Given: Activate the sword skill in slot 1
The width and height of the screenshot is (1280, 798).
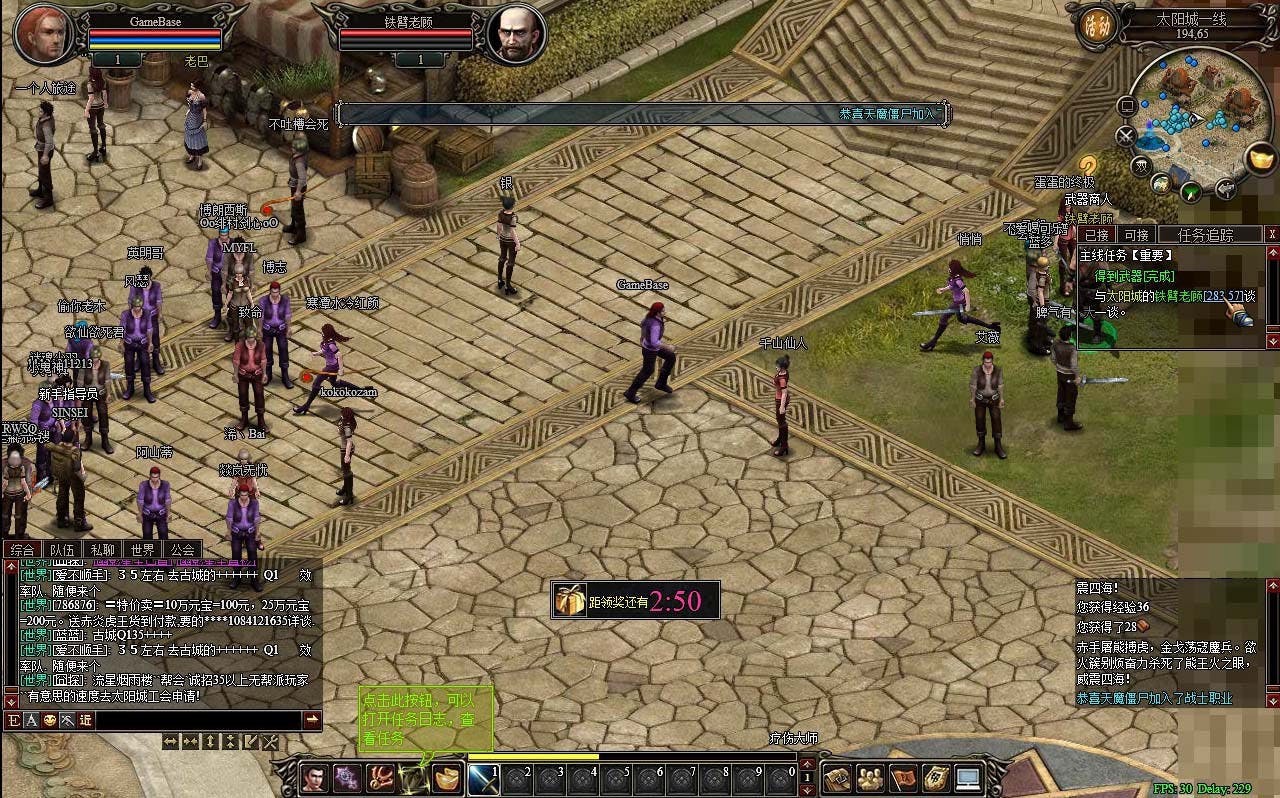Looking at the screenshot, I should click(484, 778).
